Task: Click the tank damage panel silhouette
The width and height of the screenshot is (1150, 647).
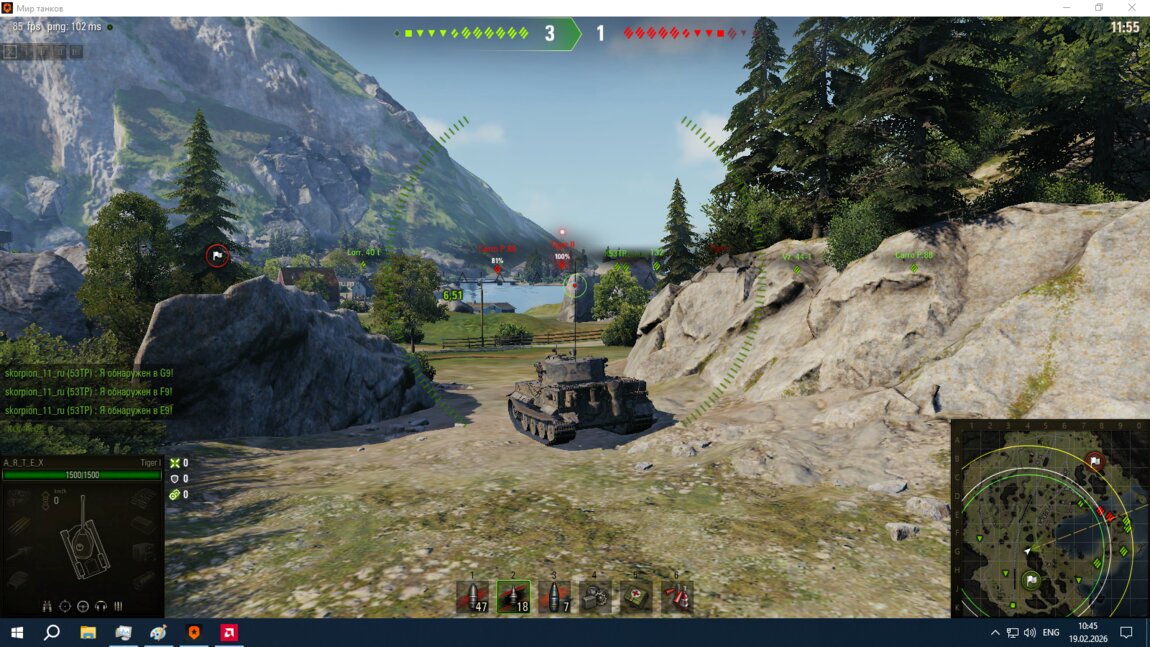Action: 82,544
